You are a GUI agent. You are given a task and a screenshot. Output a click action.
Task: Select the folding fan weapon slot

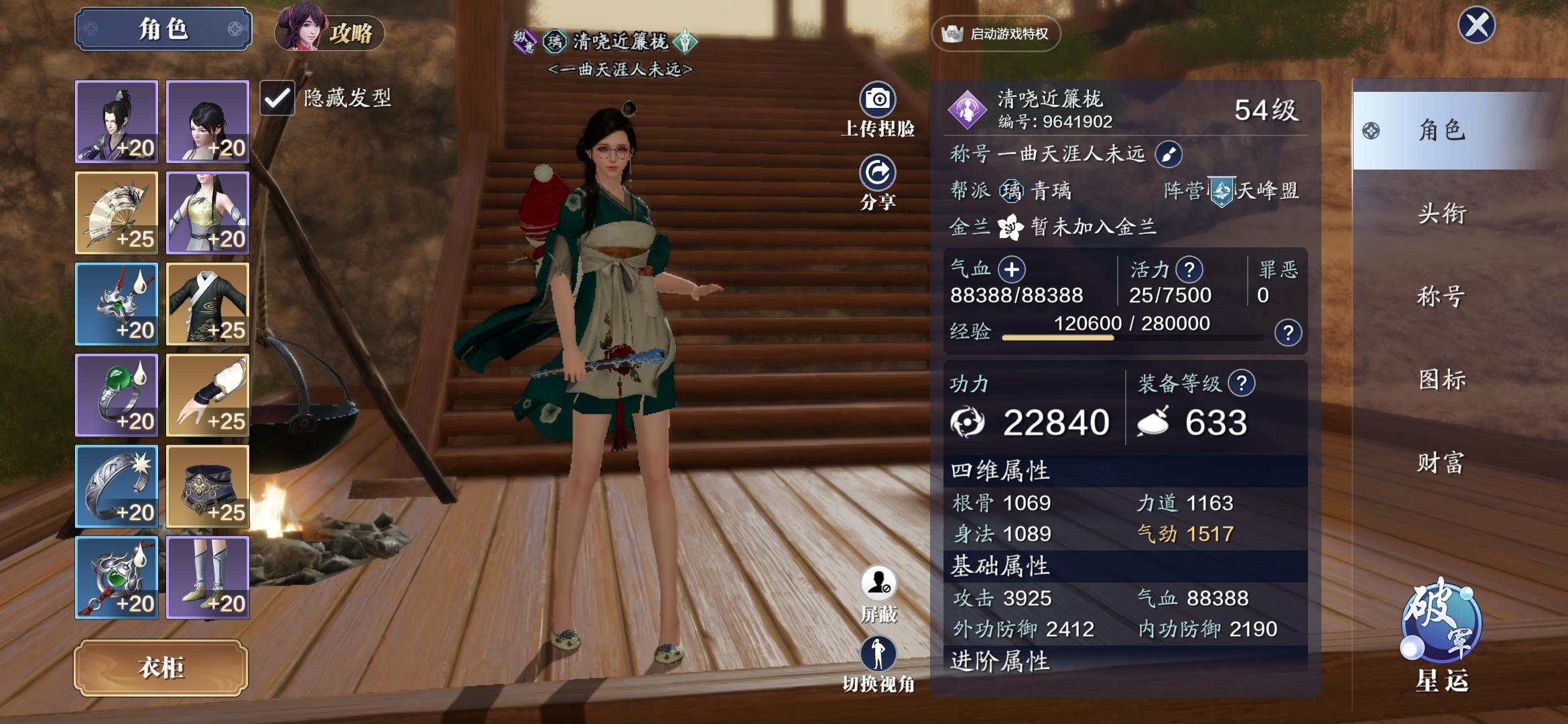pos(117,213)
